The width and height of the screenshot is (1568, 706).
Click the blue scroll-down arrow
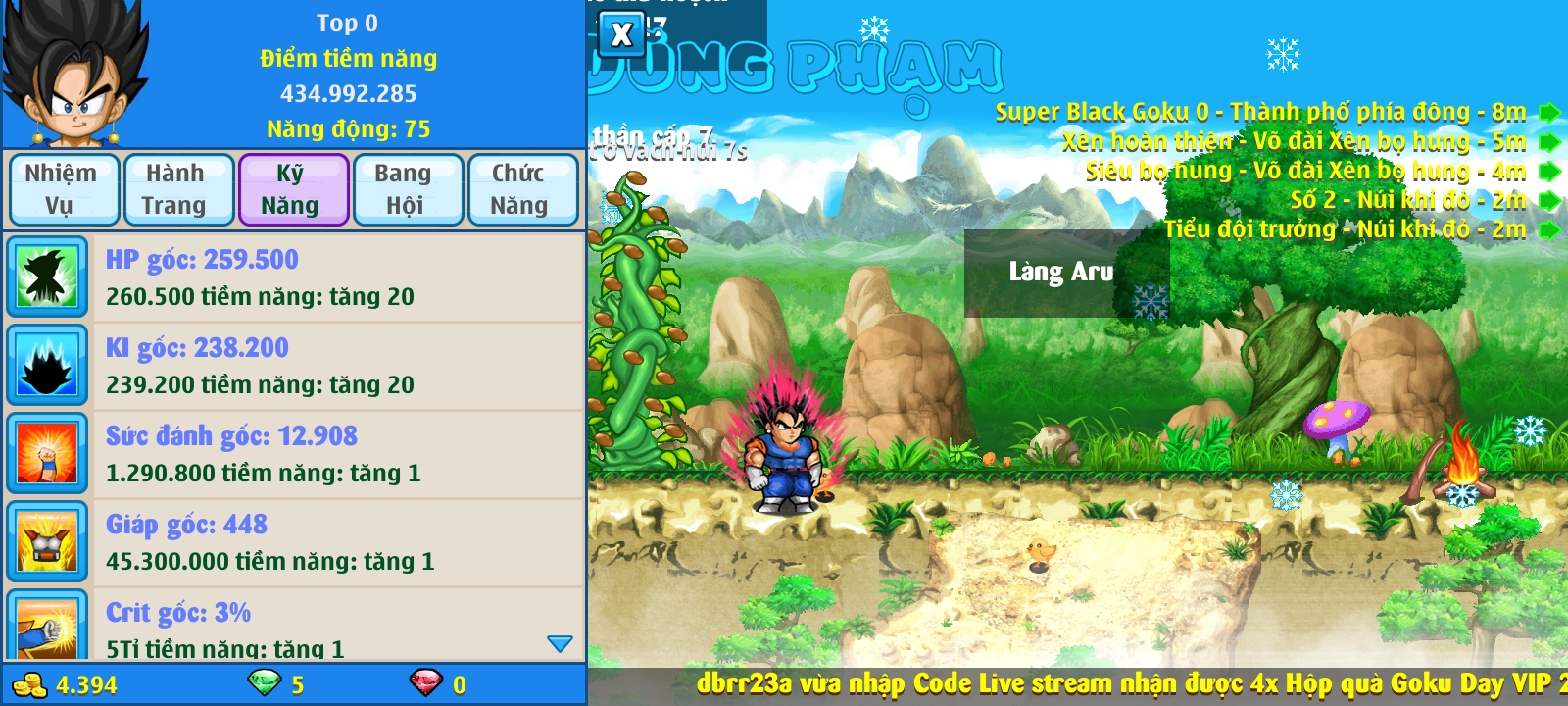(560, 644)
